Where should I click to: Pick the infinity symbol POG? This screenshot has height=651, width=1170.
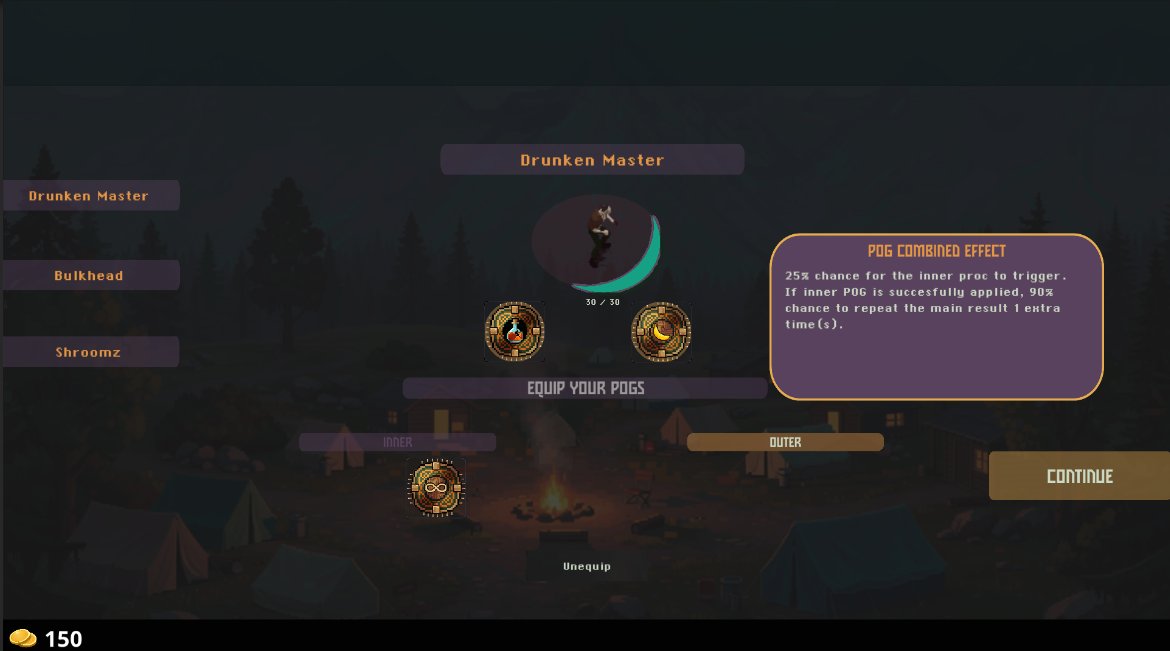437,488
